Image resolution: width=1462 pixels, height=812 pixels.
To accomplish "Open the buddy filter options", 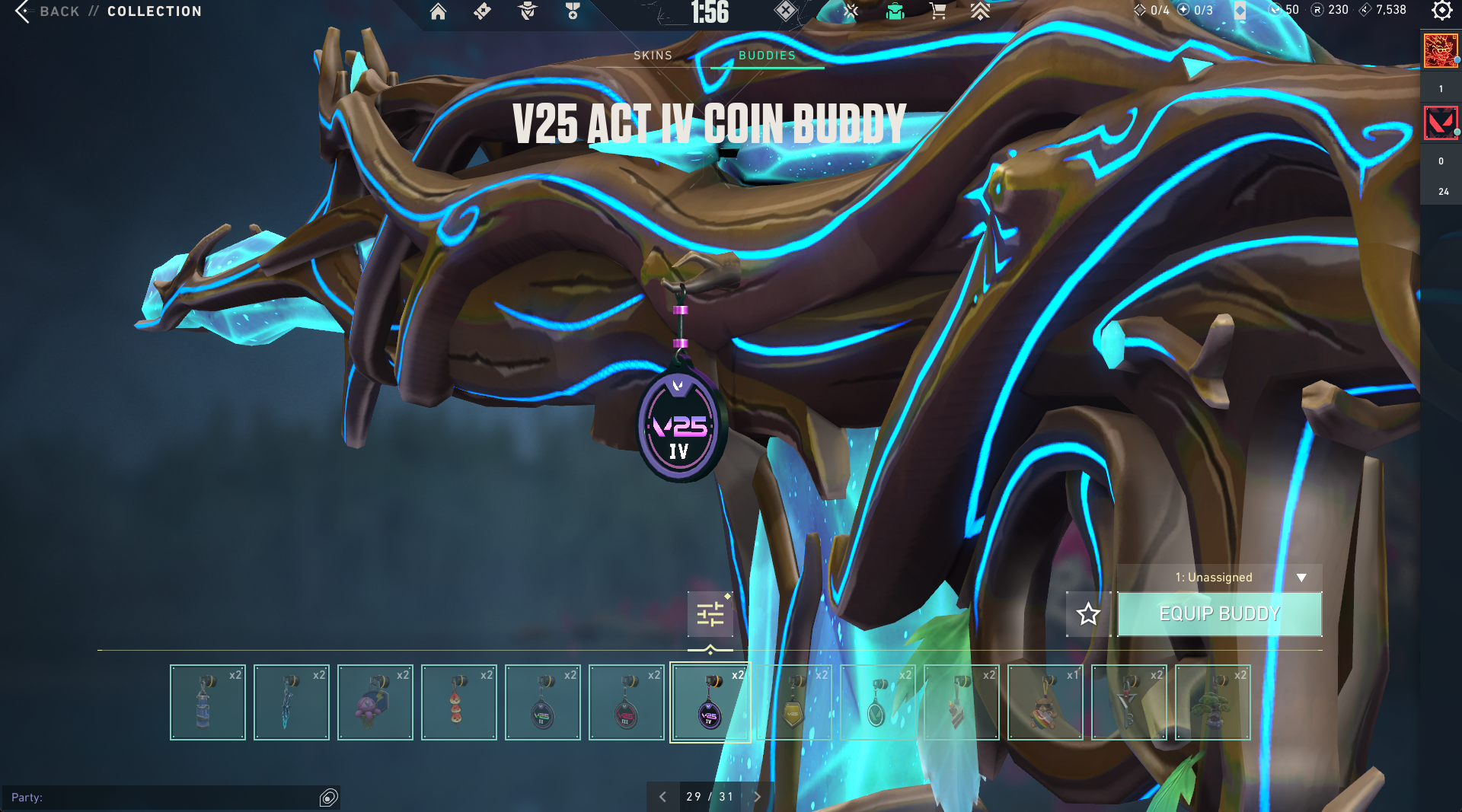I will click(710, 613).
